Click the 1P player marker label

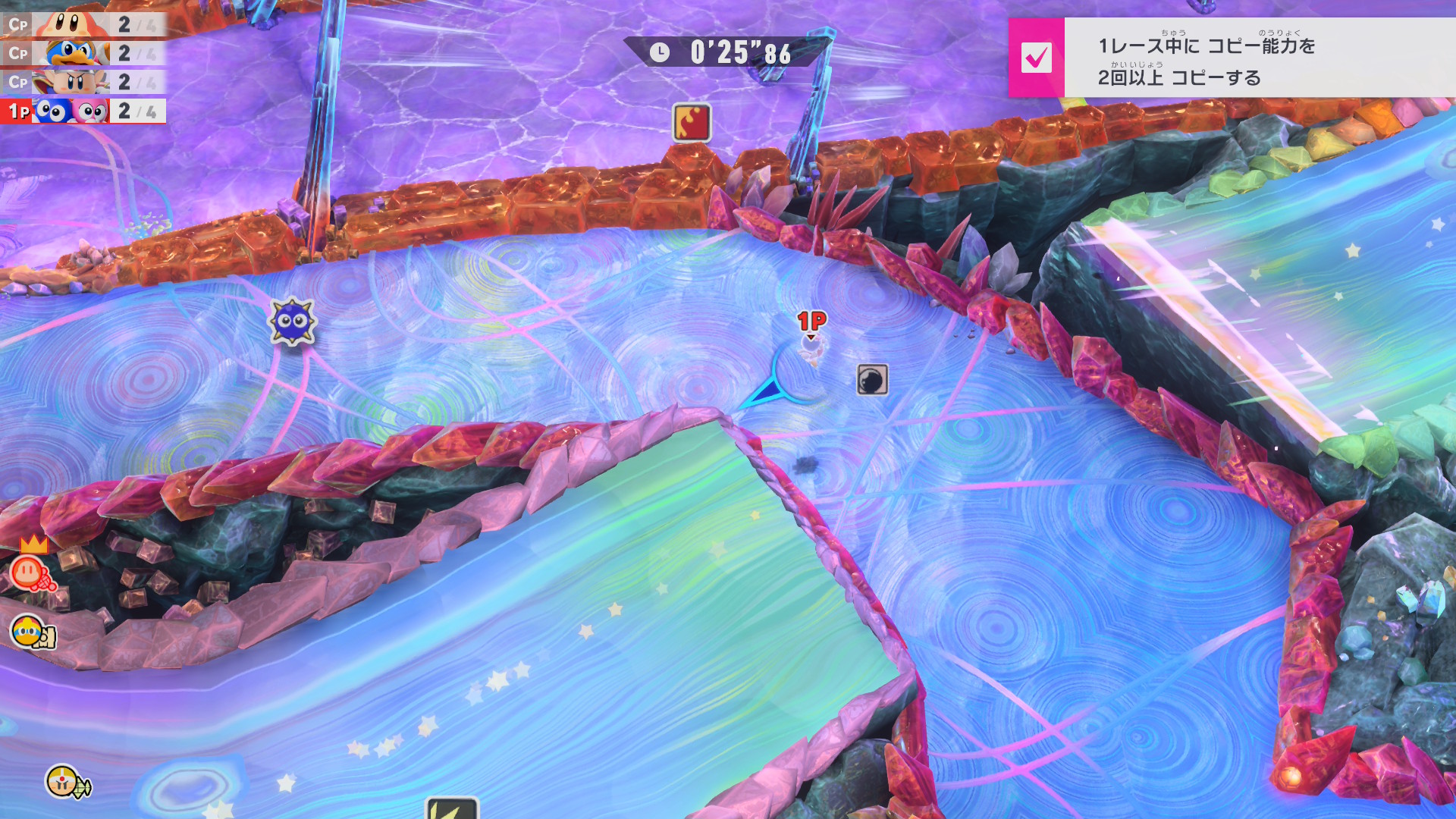(x=811, y=322)
